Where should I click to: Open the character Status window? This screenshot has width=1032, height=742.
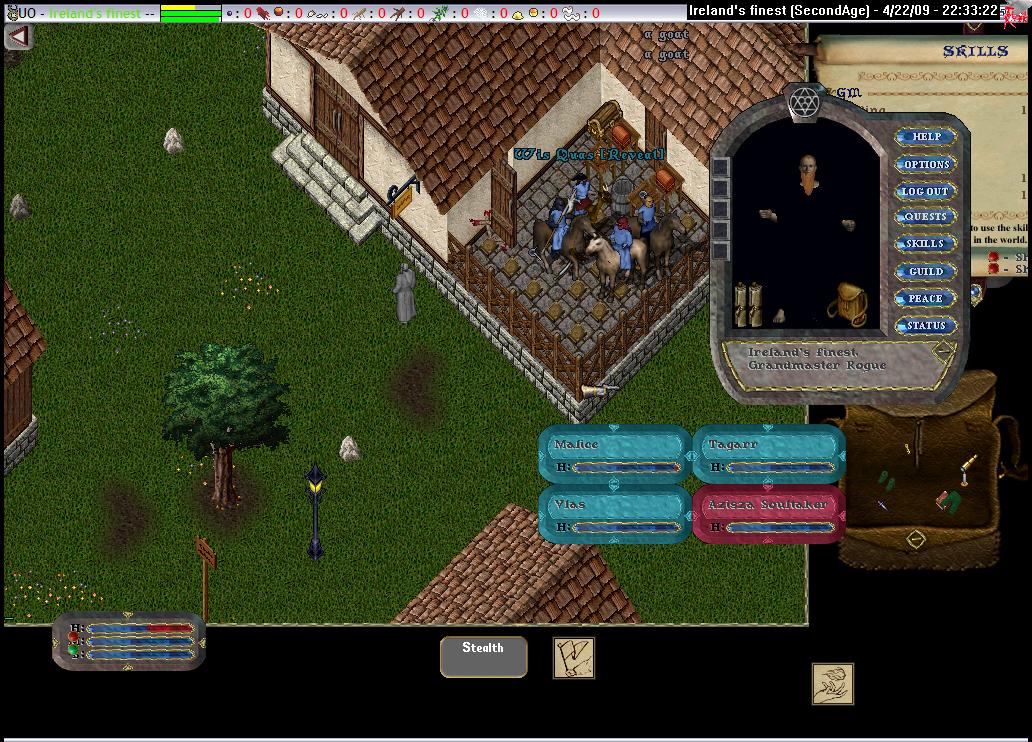(x=925, y=325)
